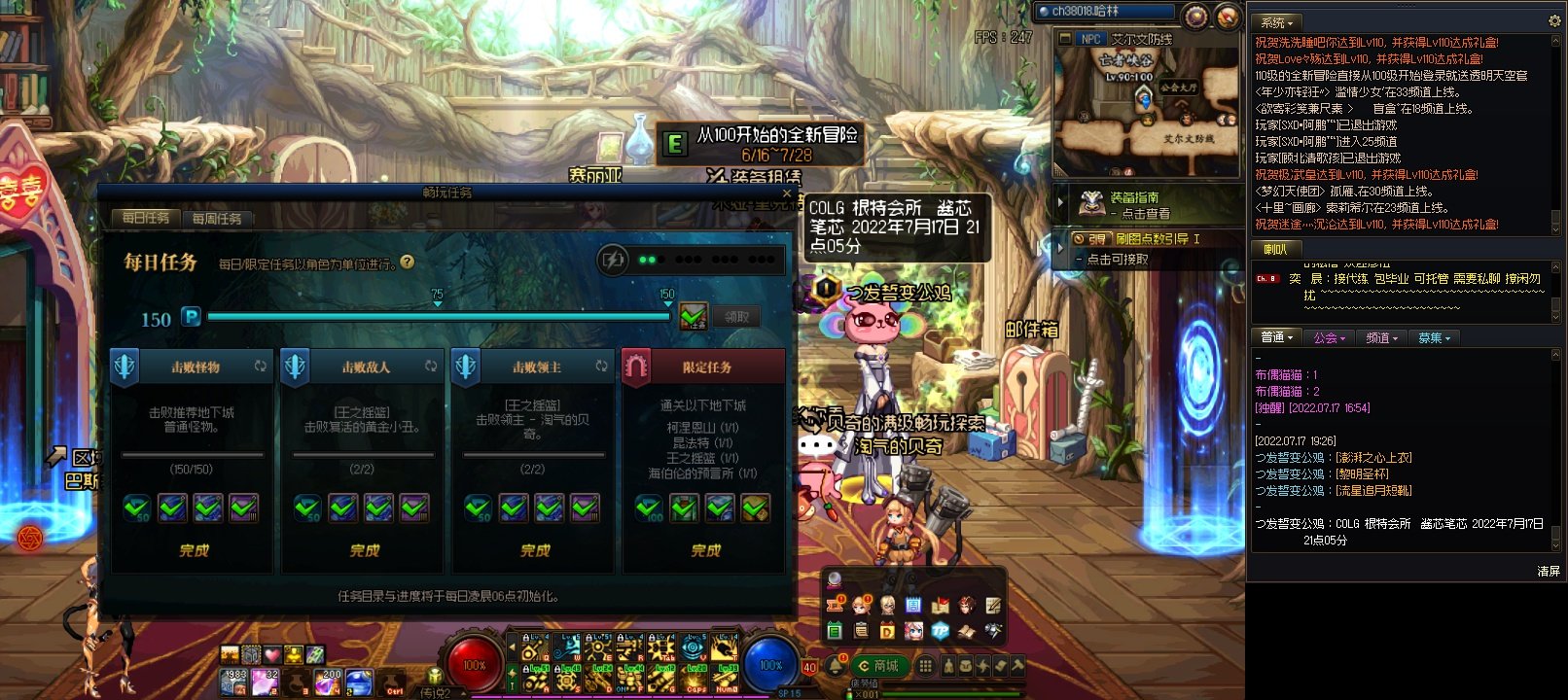This screenshot has height=700, width=1568.
Task: Toggle the NPC filter on minimap
Action: click(x=1090, y=39)
